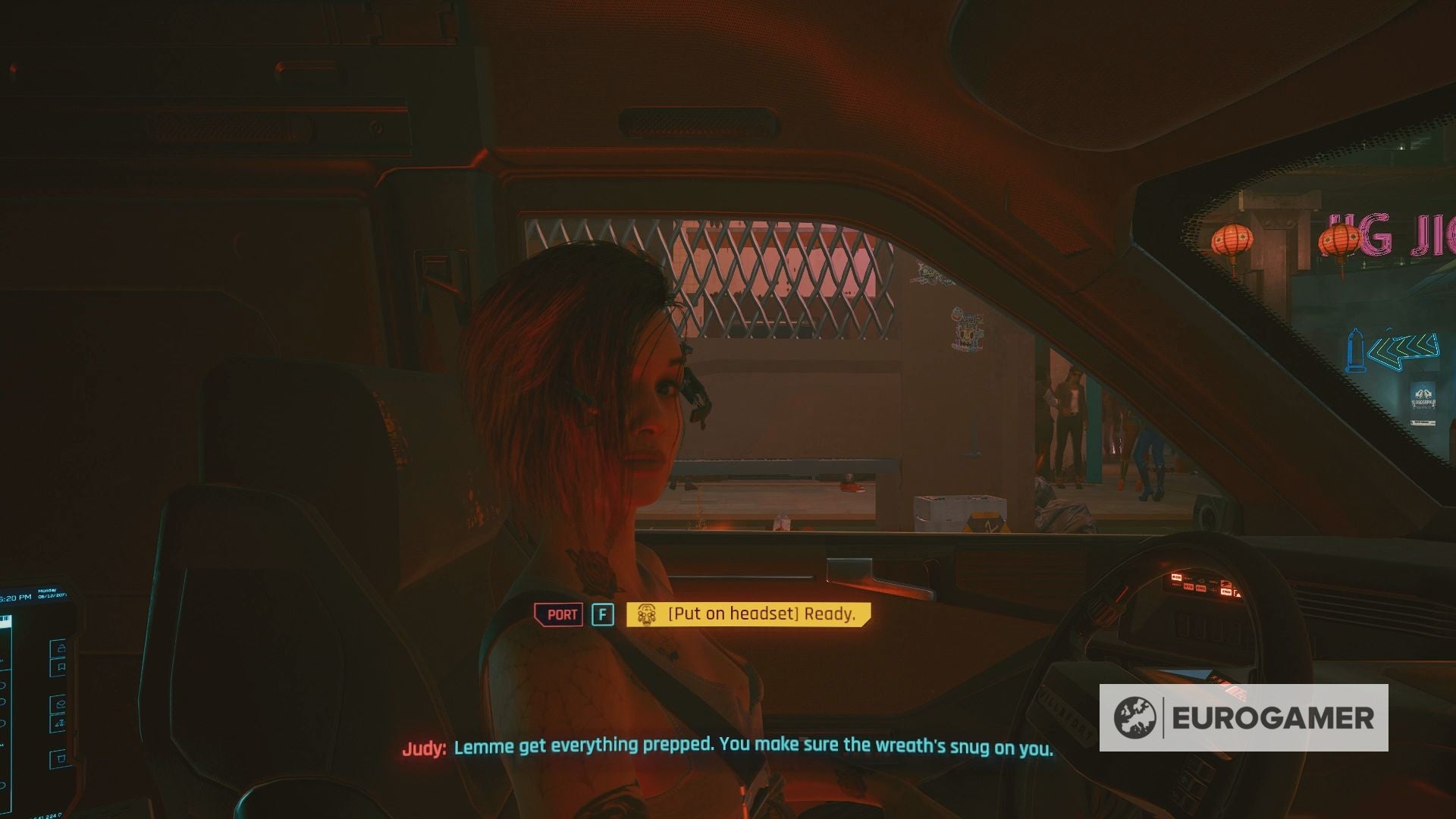Select the top radio station circle on the screen

5,685
